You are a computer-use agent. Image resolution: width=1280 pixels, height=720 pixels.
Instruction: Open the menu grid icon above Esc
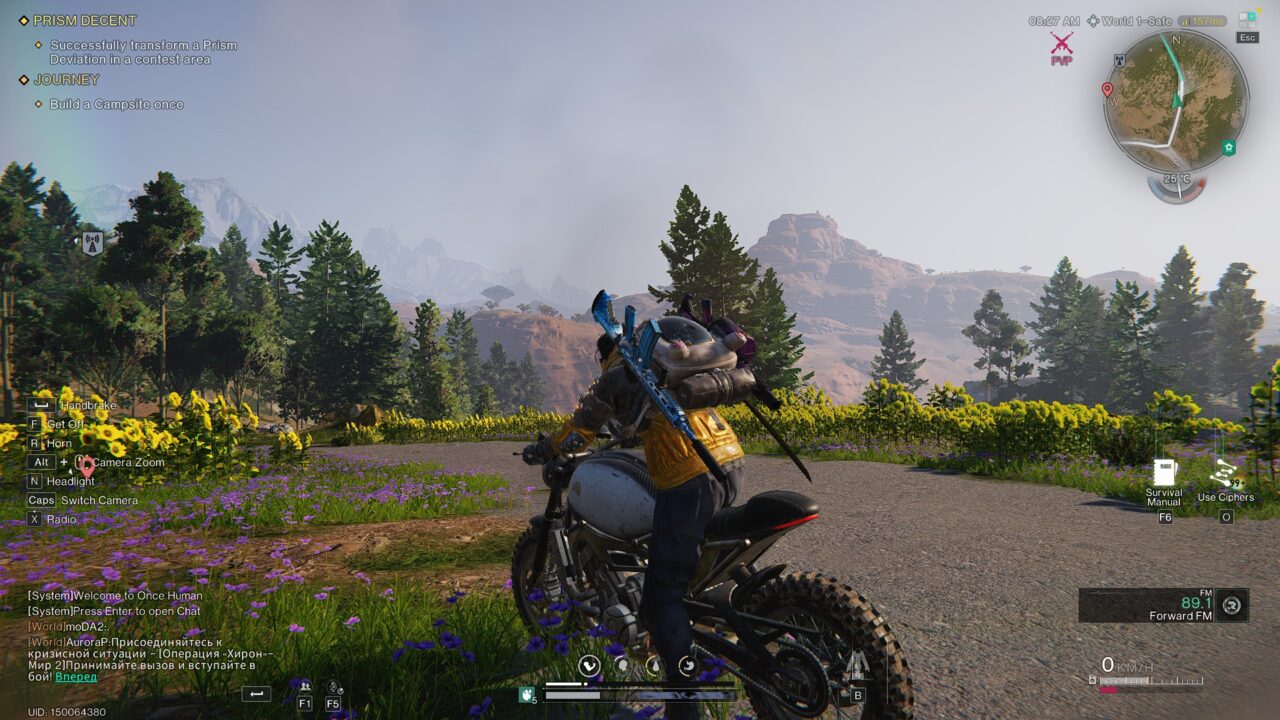pos(1247,19)
